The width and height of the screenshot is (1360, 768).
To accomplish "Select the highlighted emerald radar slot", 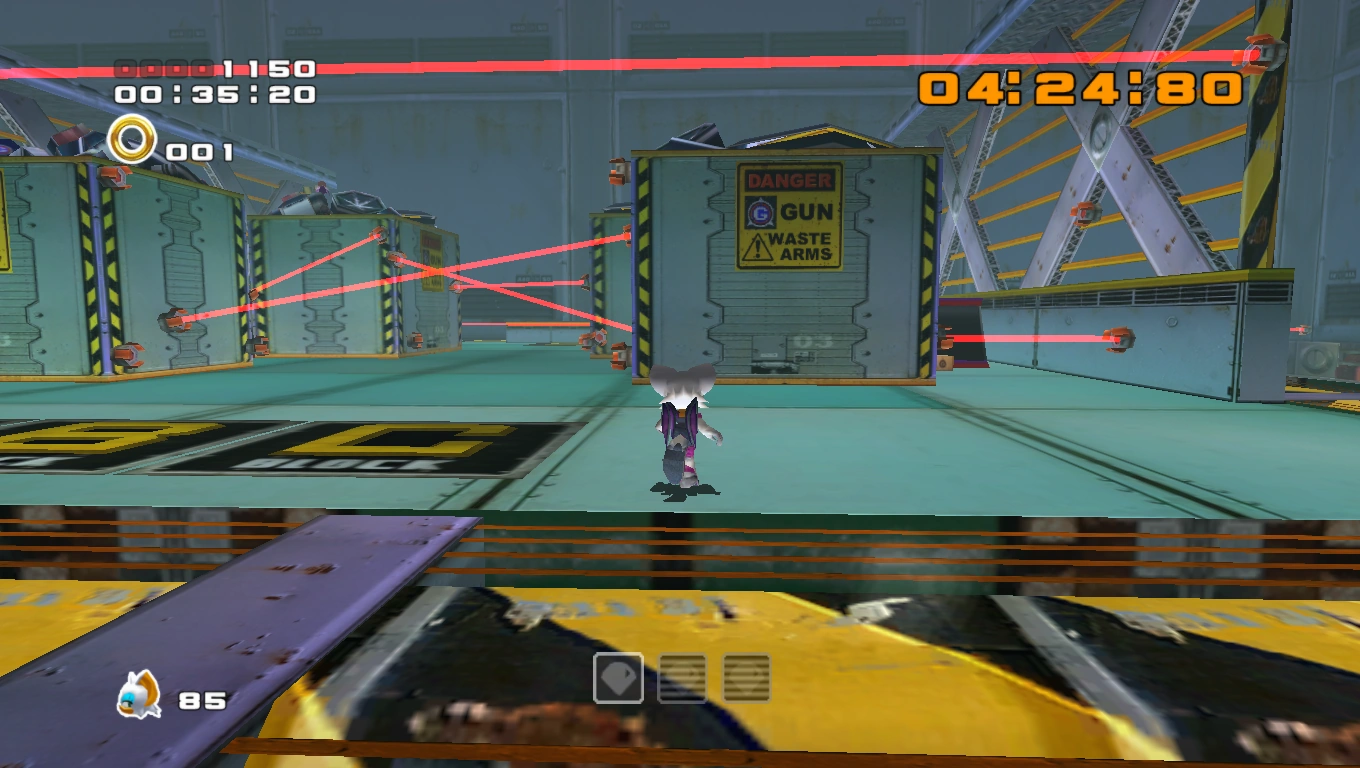I will pos(618,678).
